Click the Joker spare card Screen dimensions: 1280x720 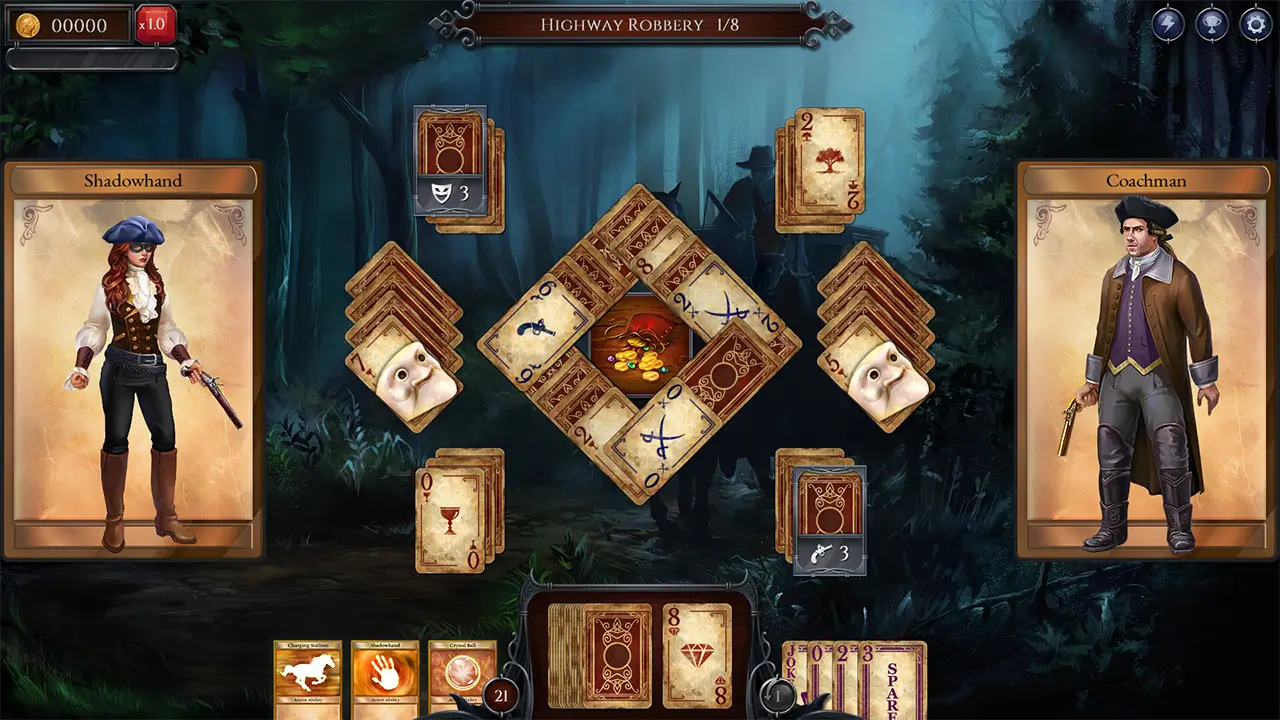[x=792, y=660]
